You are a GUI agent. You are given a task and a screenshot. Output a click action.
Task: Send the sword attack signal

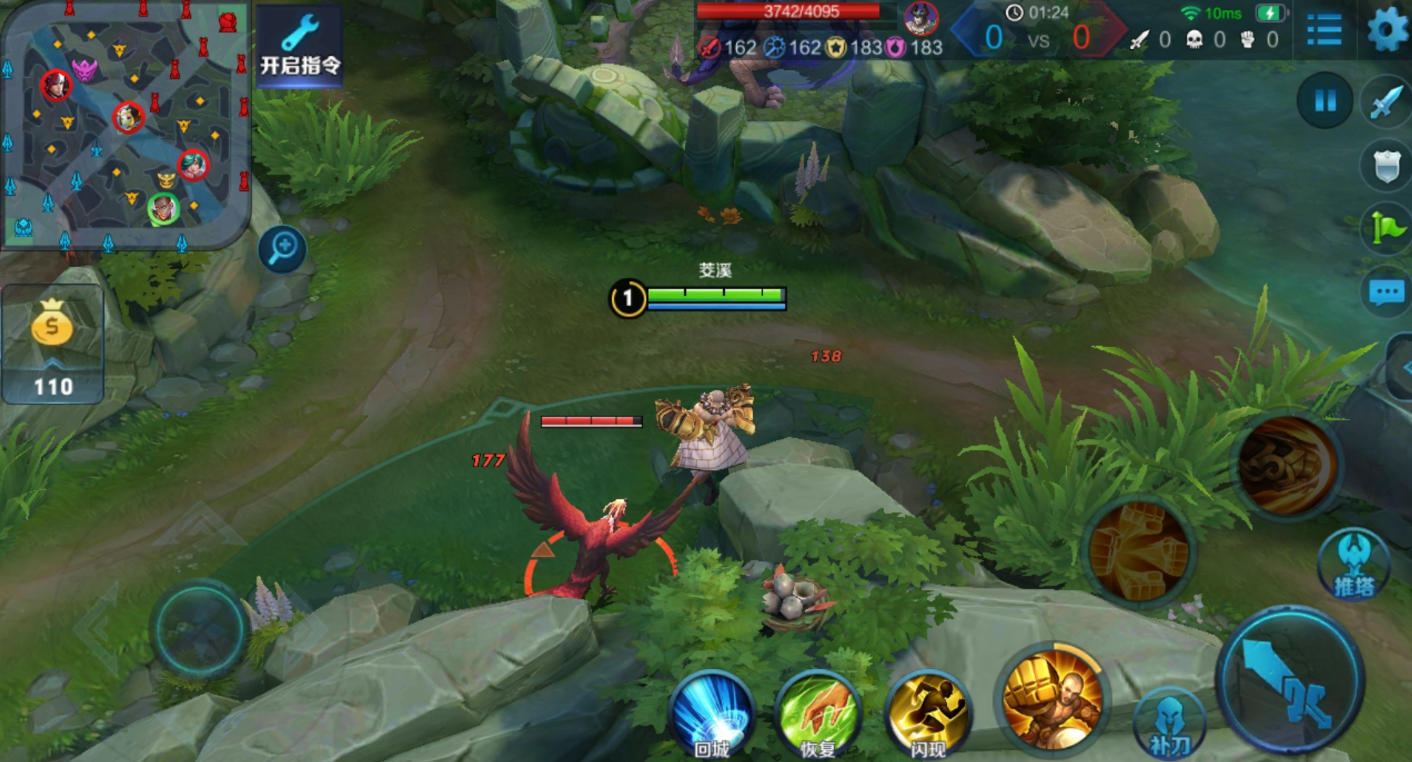1386,101
